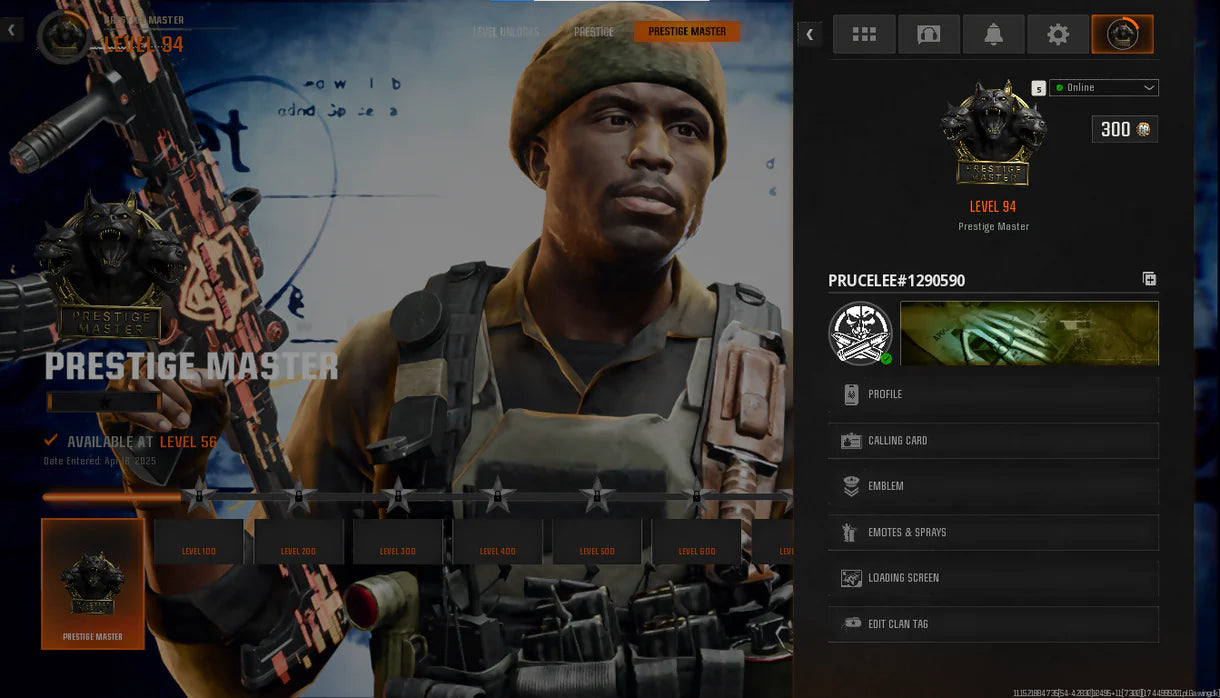Open the Emblem customization entry

coord(993,487)
